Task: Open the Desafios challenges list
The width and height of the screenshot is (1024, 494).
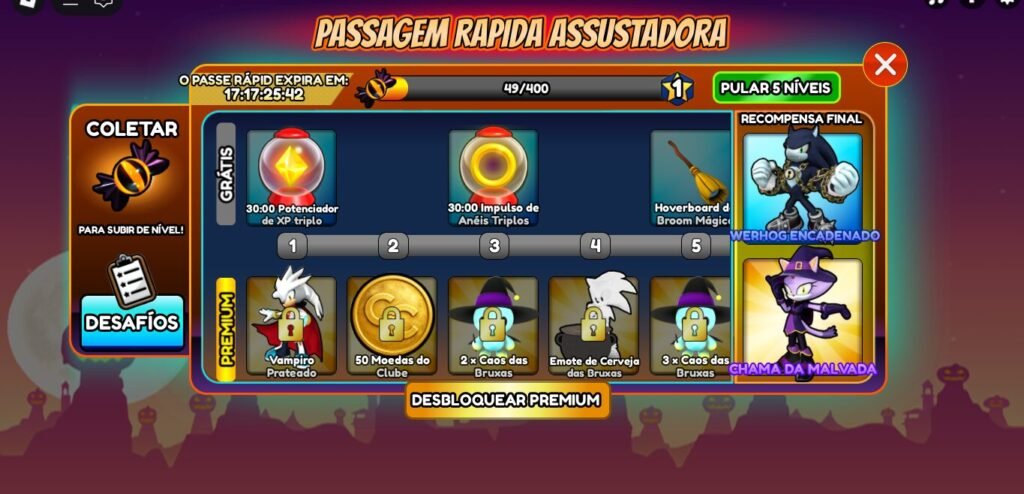Action: point(132,322)
